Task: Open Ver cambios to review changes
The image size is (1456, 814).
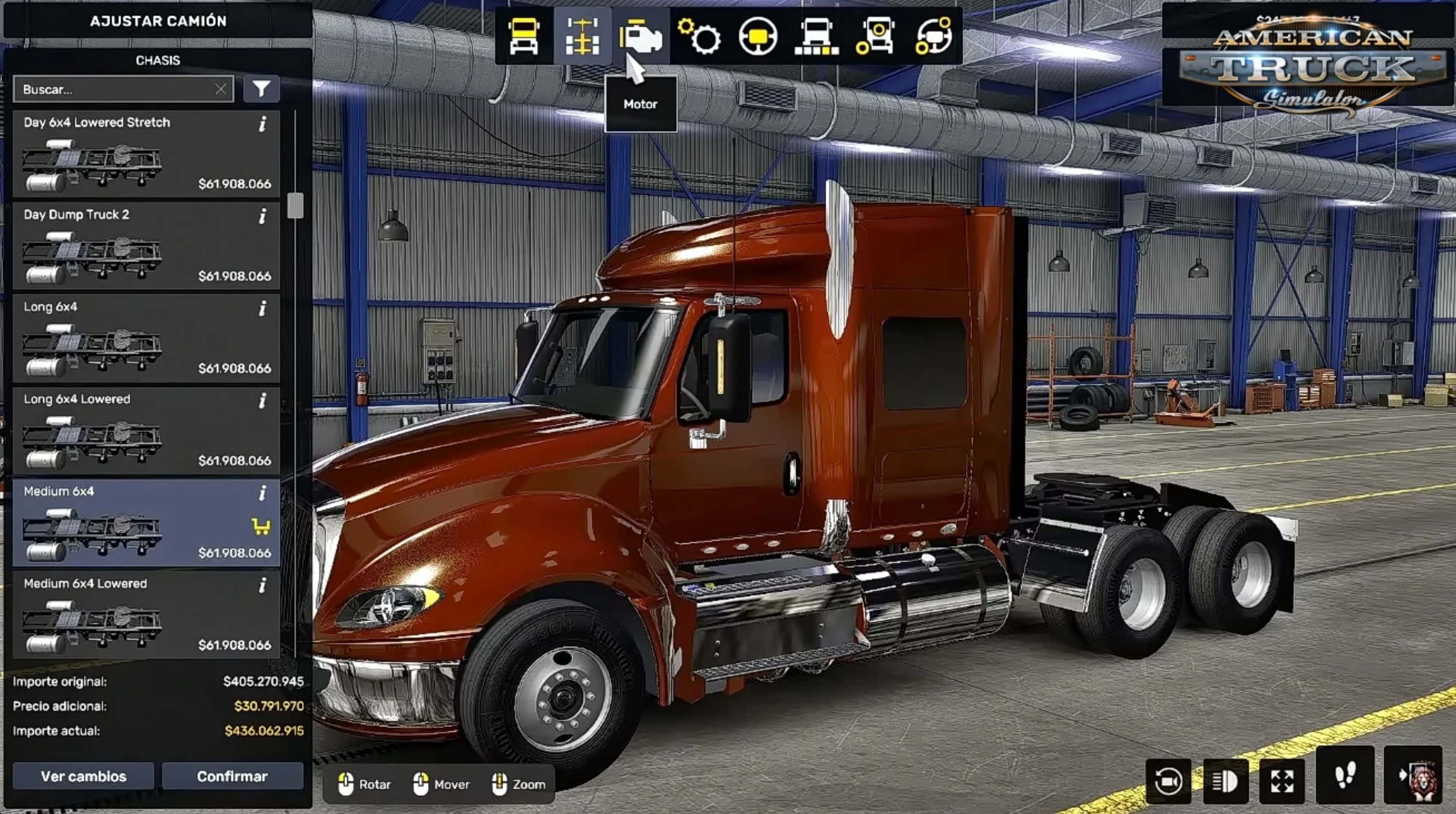Action: click(83, 776)
